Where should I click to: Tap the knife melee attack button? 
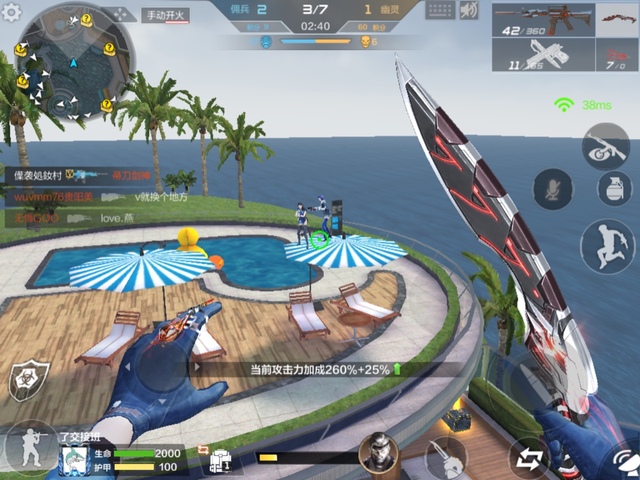tap(444, 458)
